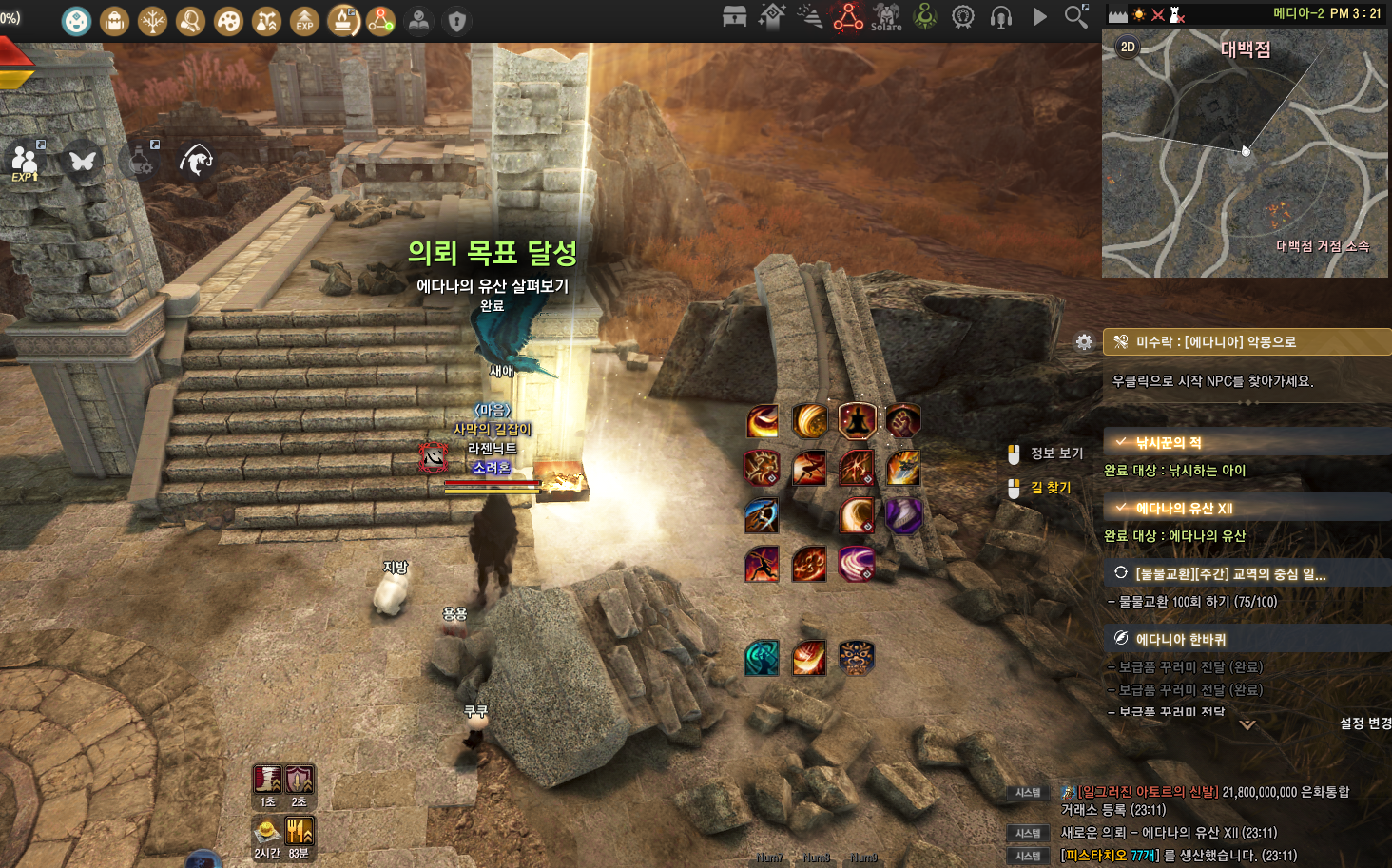Click the play triangle button
The width and height of the screenshot is (1392, 868).
1039,16
